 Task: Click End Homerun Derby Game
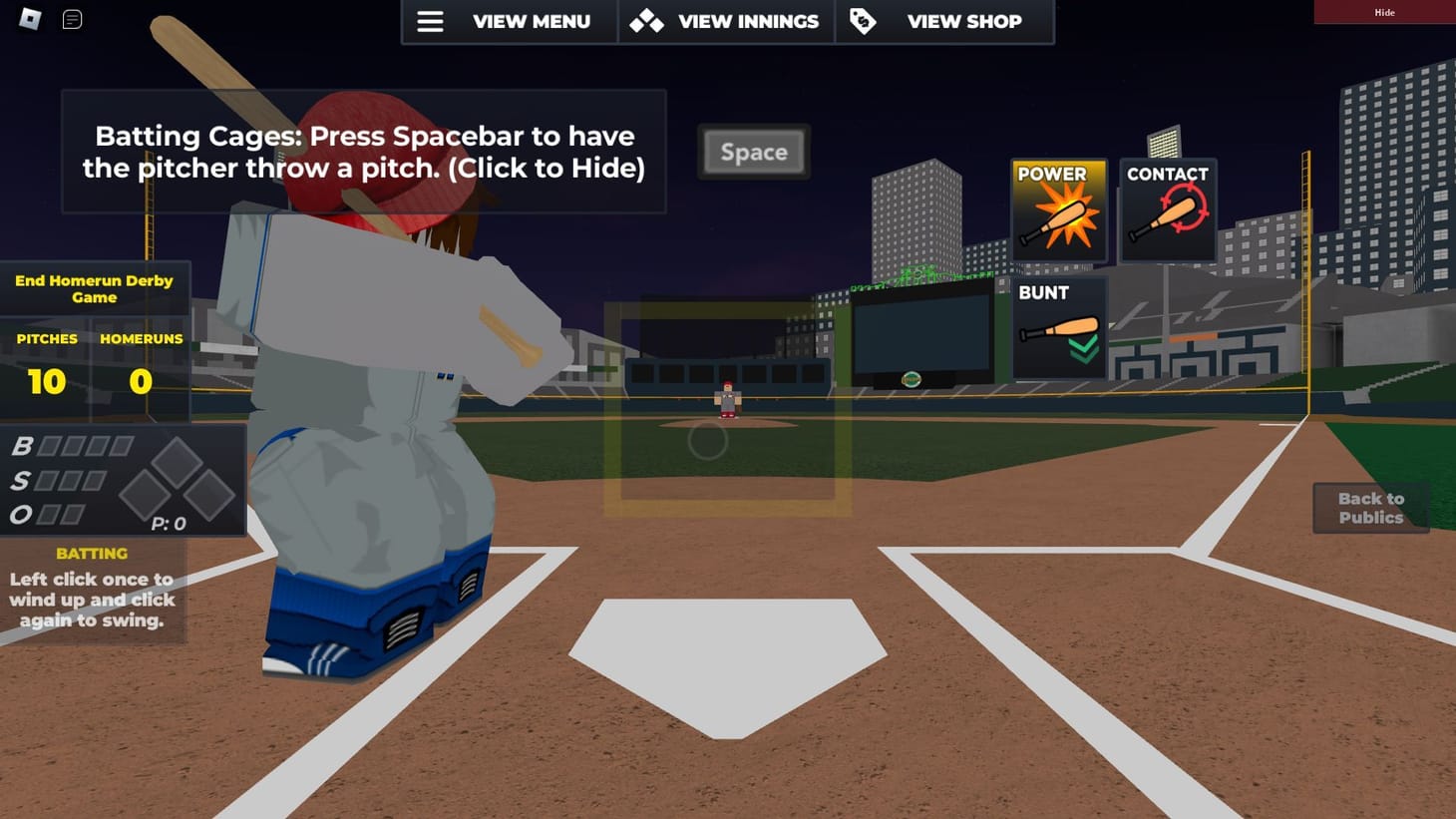point(94,289)
